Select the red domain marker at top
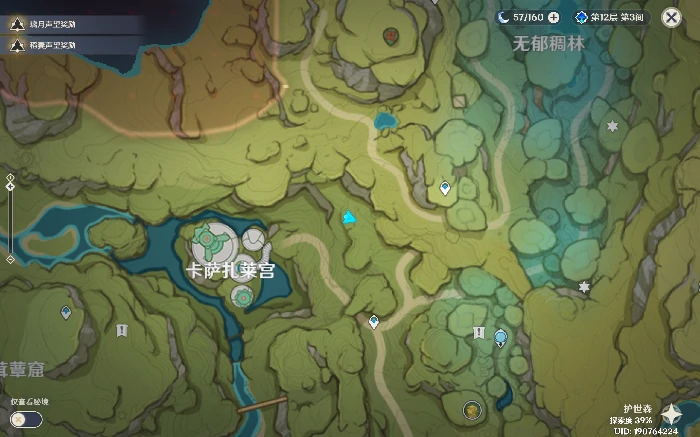Viewport: 700px width, 437px height. (x=390, y=35)
